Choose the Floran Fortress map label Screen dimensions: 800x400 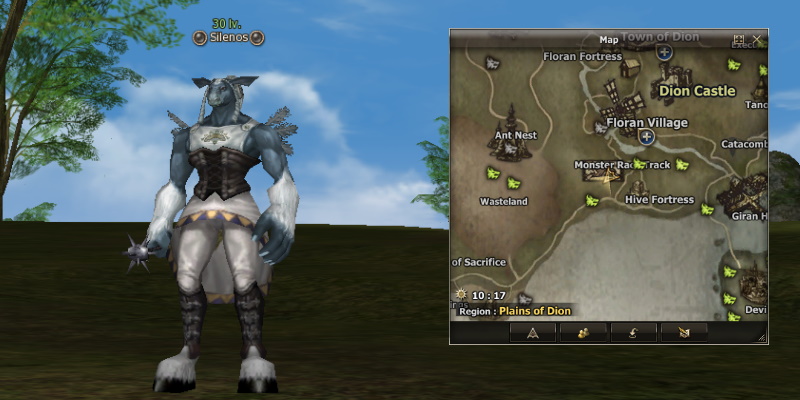(x=582, y=57)
